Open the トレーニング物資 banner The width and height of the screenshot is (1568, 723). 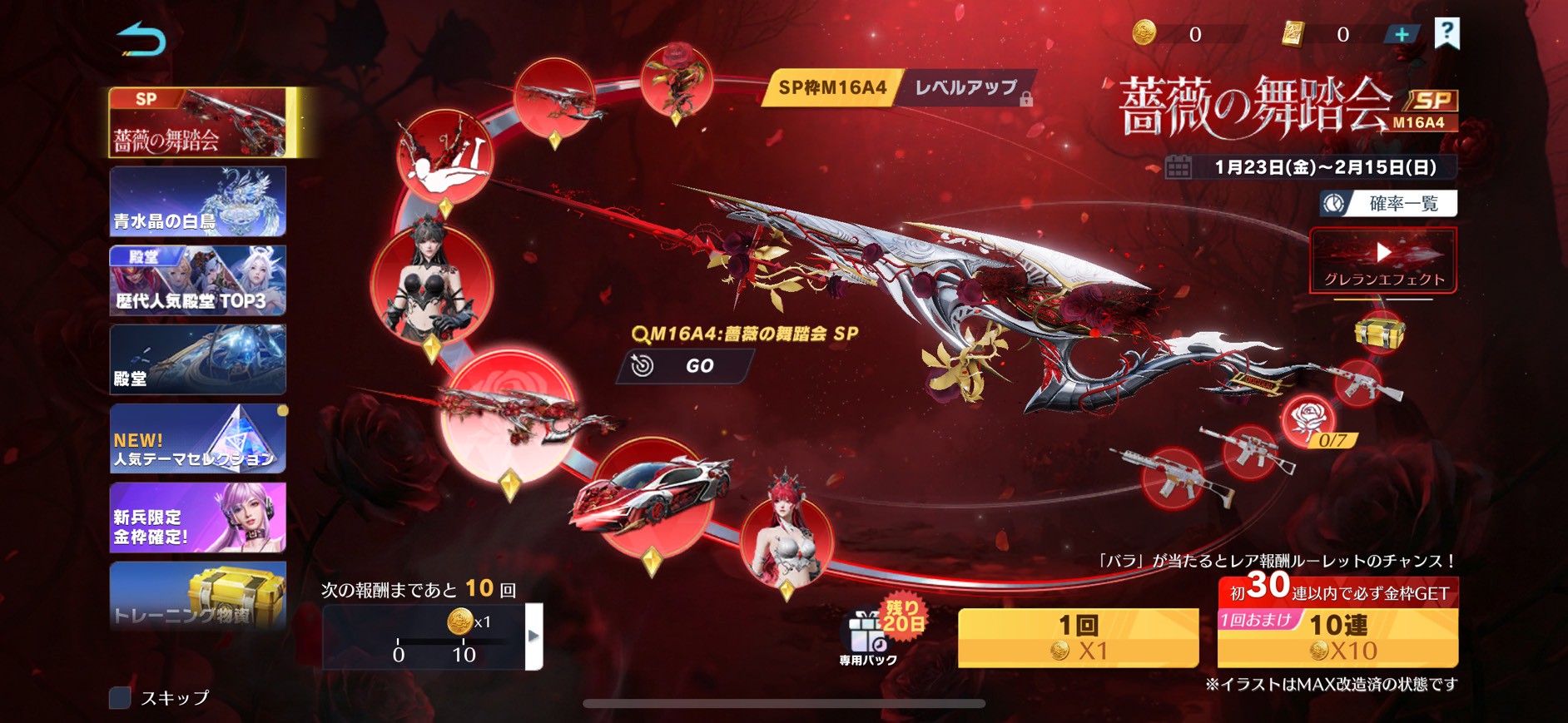(x=198, y=595)
